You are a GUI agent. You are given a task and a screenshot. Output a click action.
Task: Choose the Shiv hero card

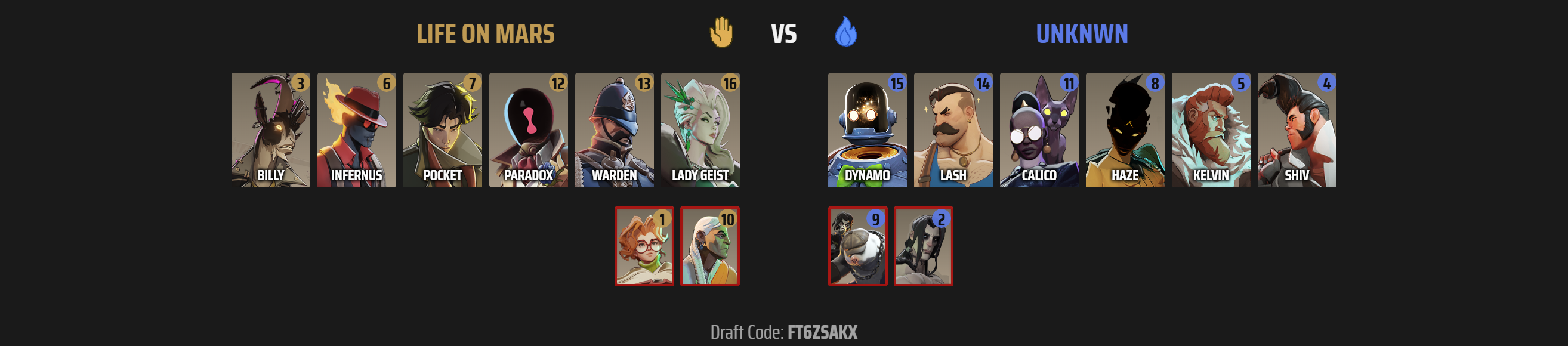tap(1297, 130)
